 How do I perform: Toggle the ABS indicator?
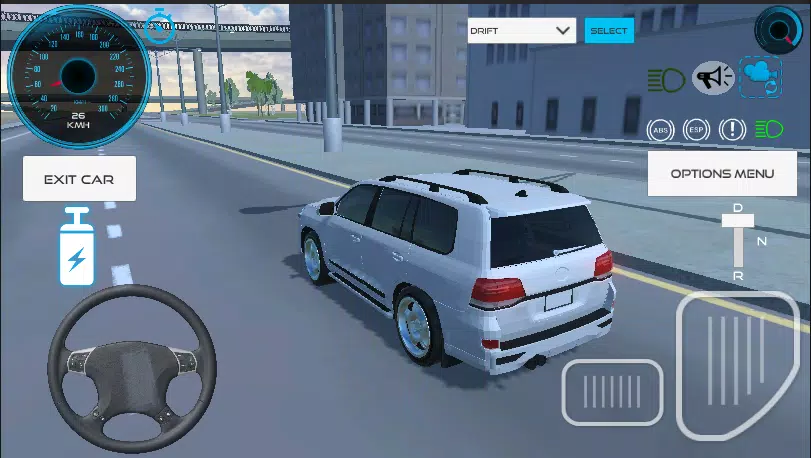[x=660, y=129]
